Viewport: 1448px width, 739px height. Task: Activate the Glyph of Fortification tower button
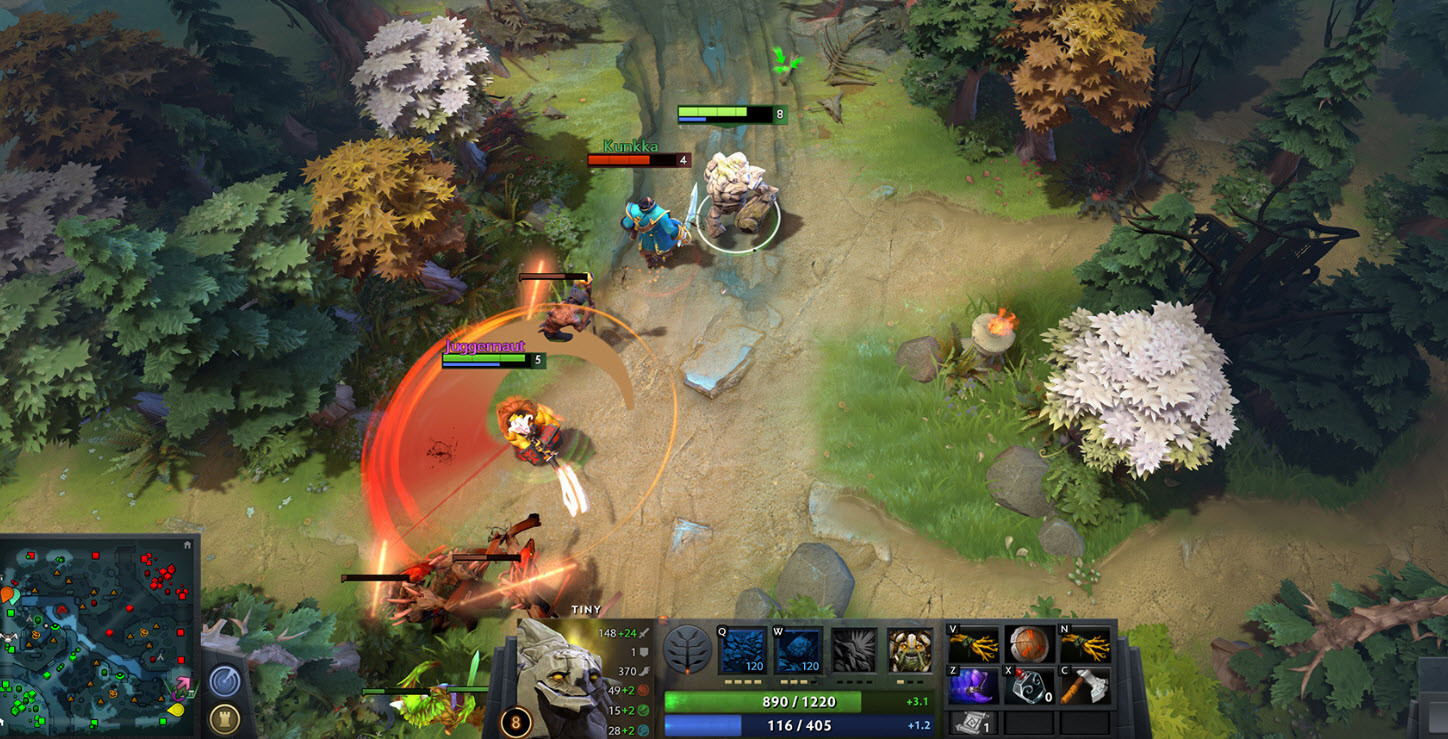225,719
